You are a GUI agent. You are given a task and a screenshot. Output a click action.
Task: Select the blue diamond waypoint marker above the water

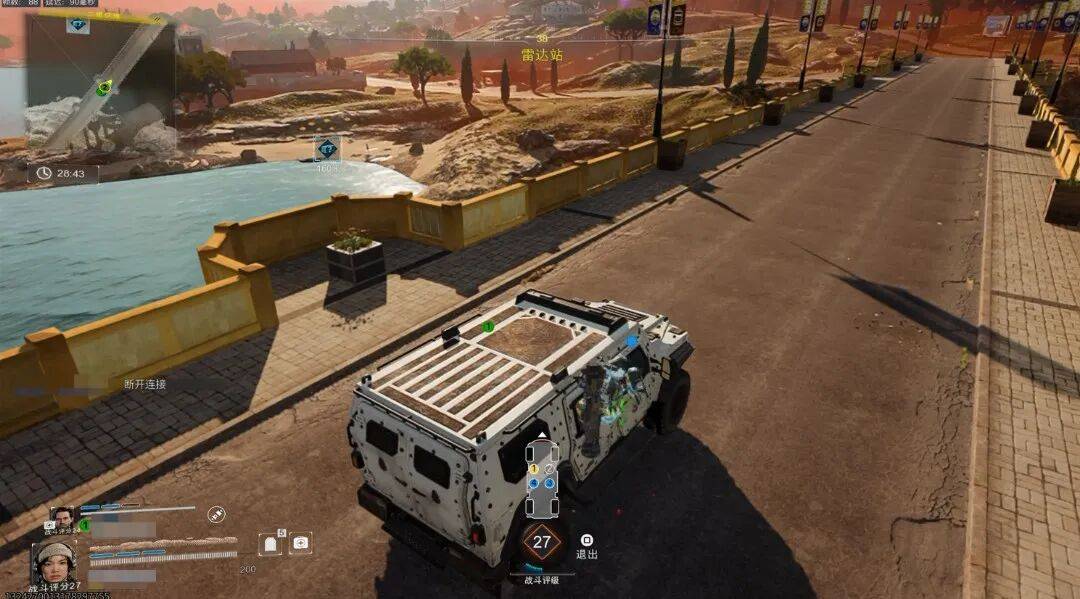327,149
